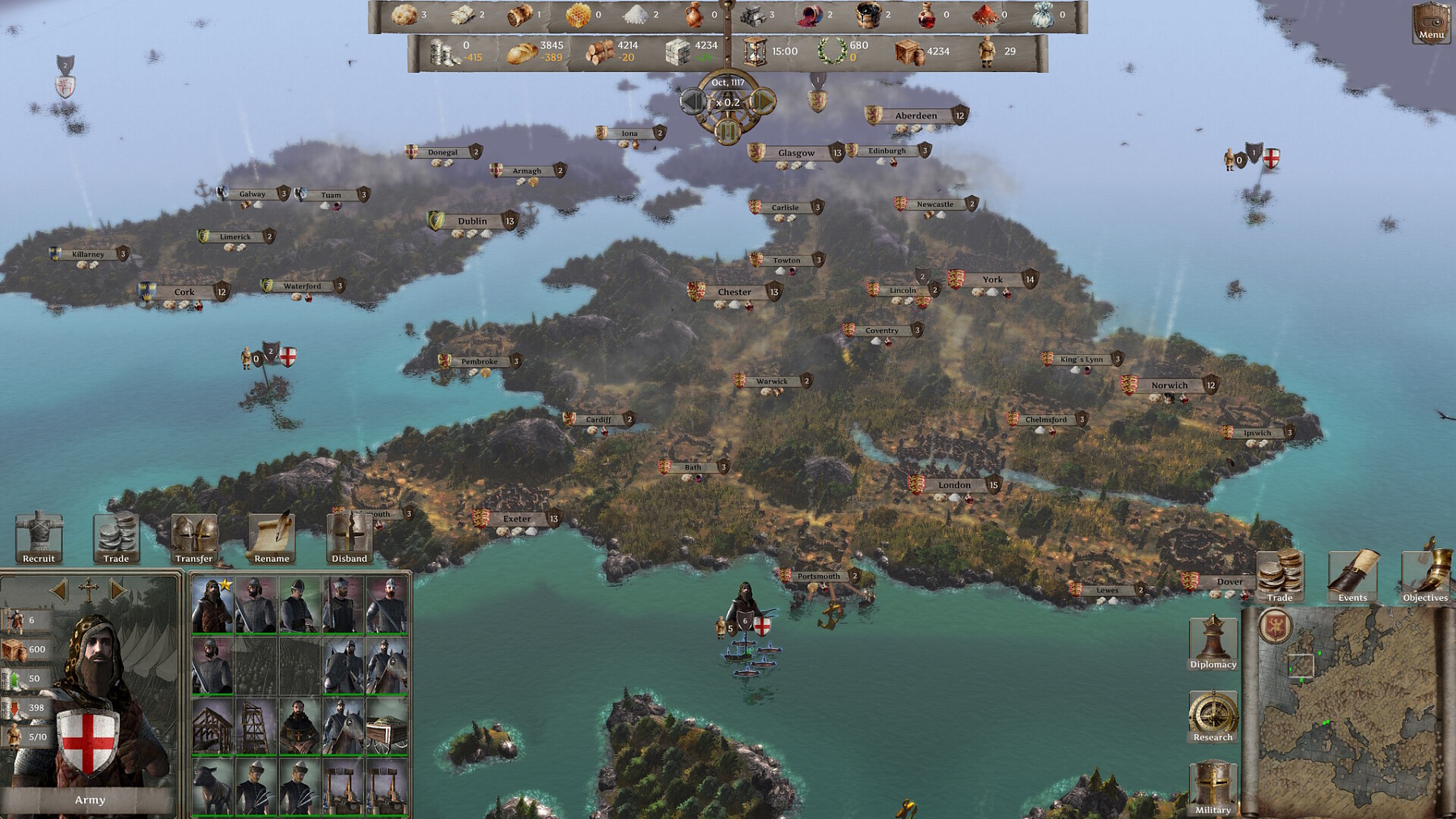Screen dimensions: 1456x819
Task: Open the army Trade button beside Recruit
Action: (116, 538)
